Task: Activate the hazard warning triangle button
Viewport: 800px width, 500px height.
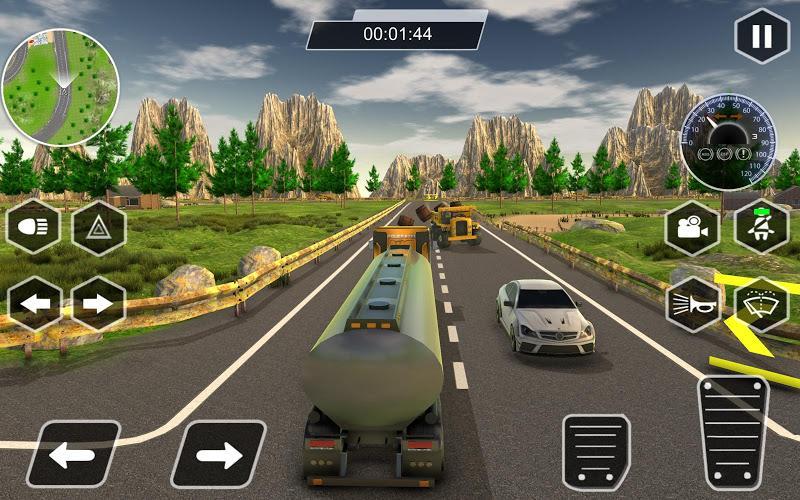Action: tap(98, 228)
